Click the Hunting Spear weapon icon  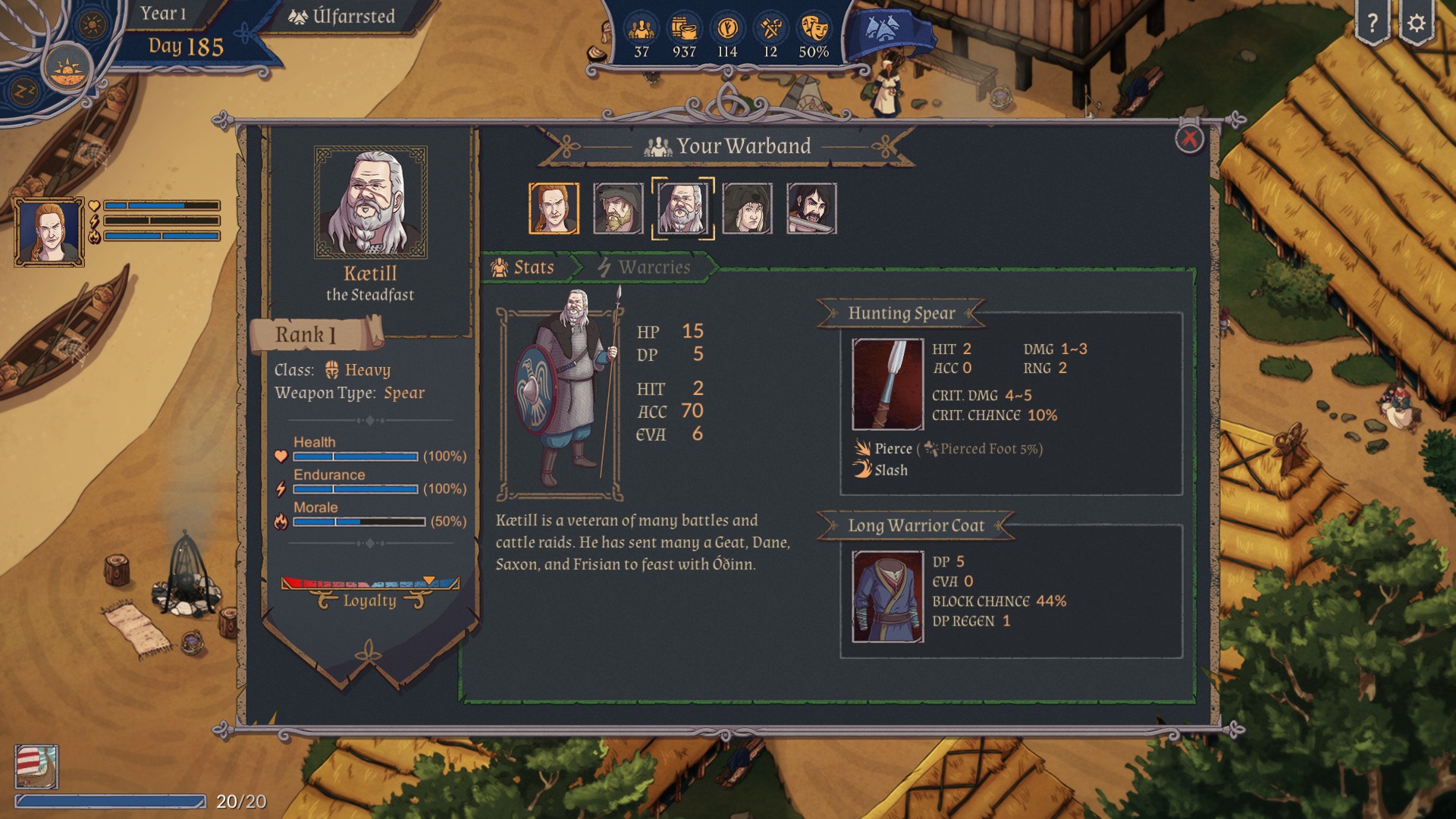[887, 384]
